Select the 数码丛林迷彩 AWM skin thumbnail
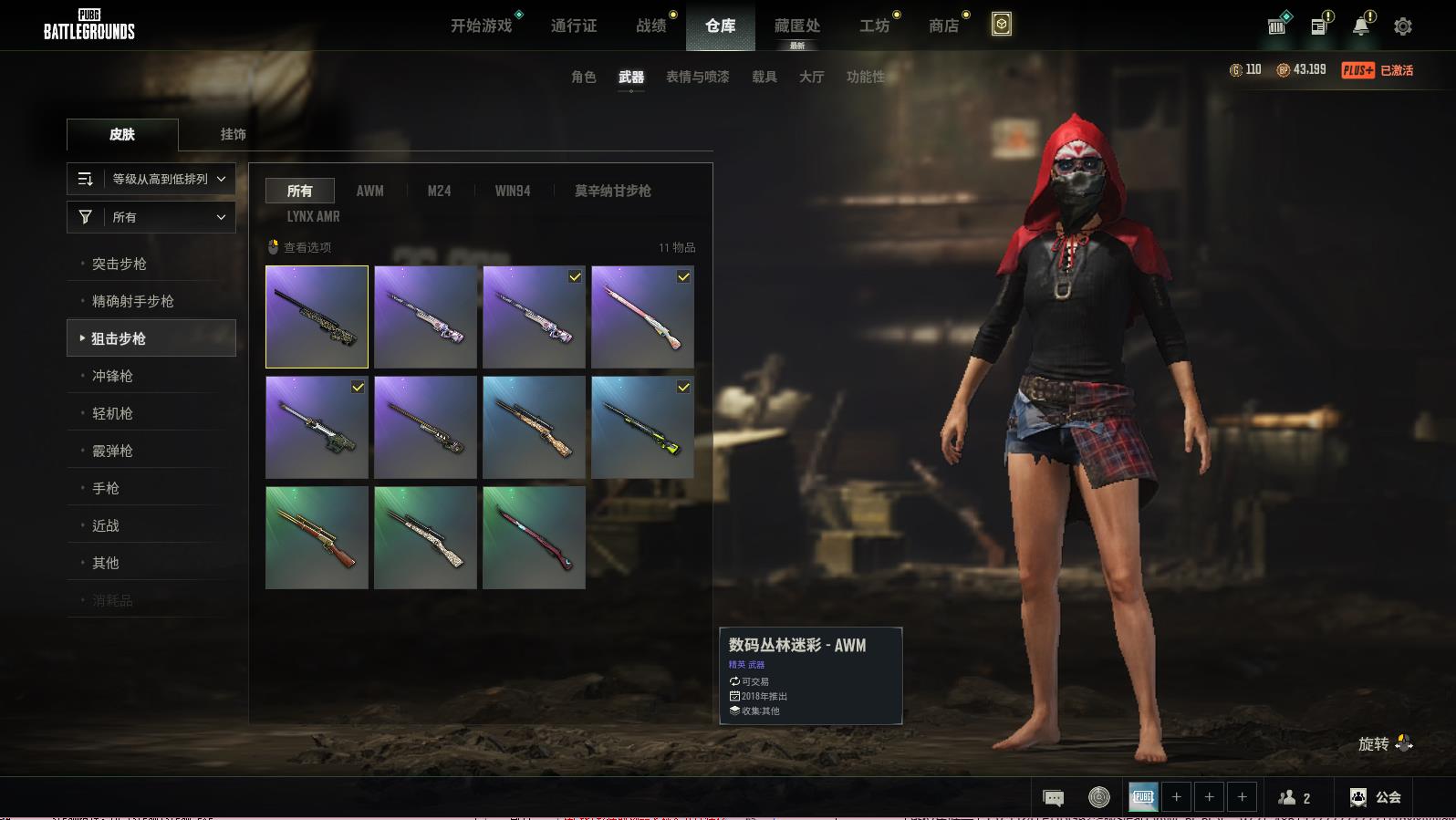This screenshot has height=820, width=1456. click(x=317, y=317)
